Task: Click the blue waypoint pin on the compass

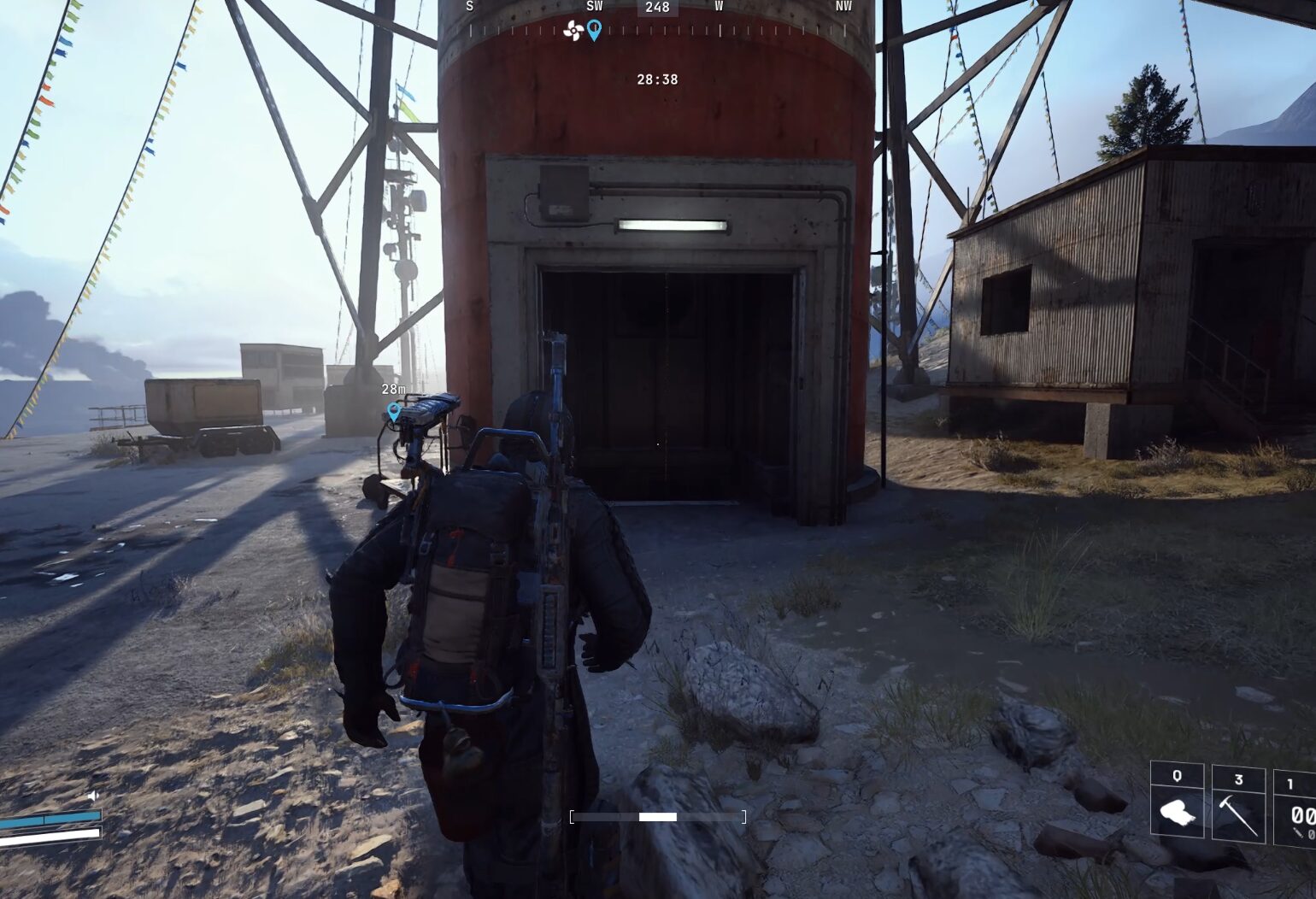Action: (594, 31)
